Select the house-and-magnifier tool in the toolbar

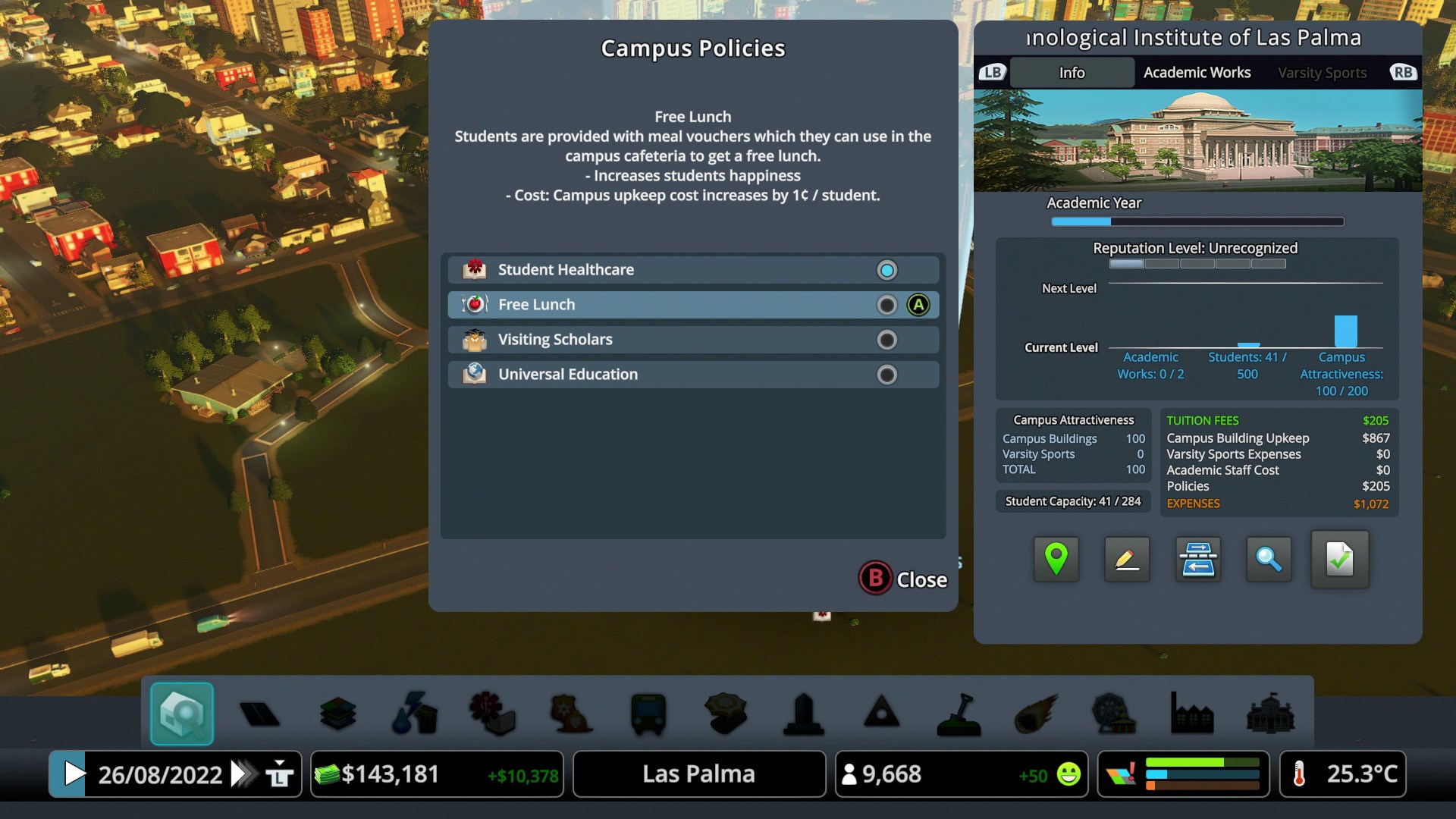point(182,714)
